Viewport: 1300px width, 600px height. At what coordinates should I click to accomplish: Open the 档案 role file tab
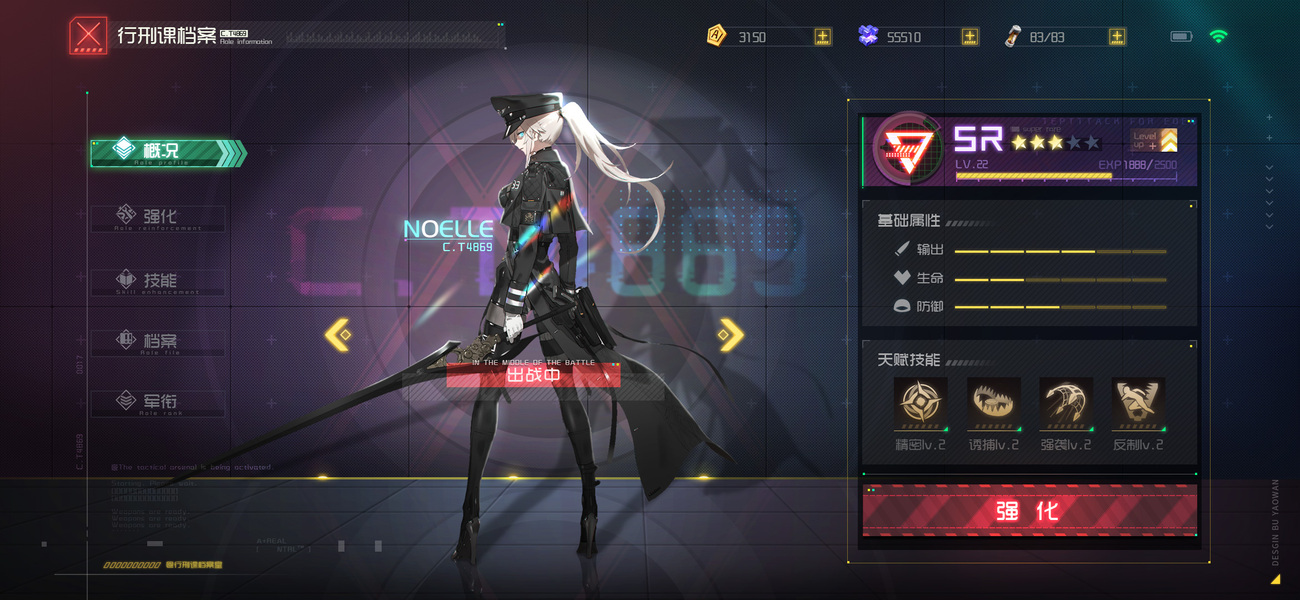click(x=159, y=342)
